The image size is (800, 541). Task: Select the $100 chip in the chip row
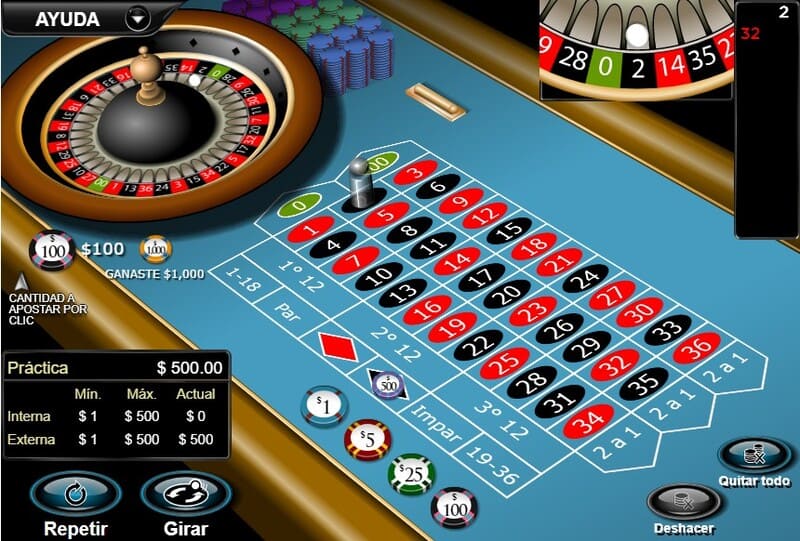(x=454, y=507)
